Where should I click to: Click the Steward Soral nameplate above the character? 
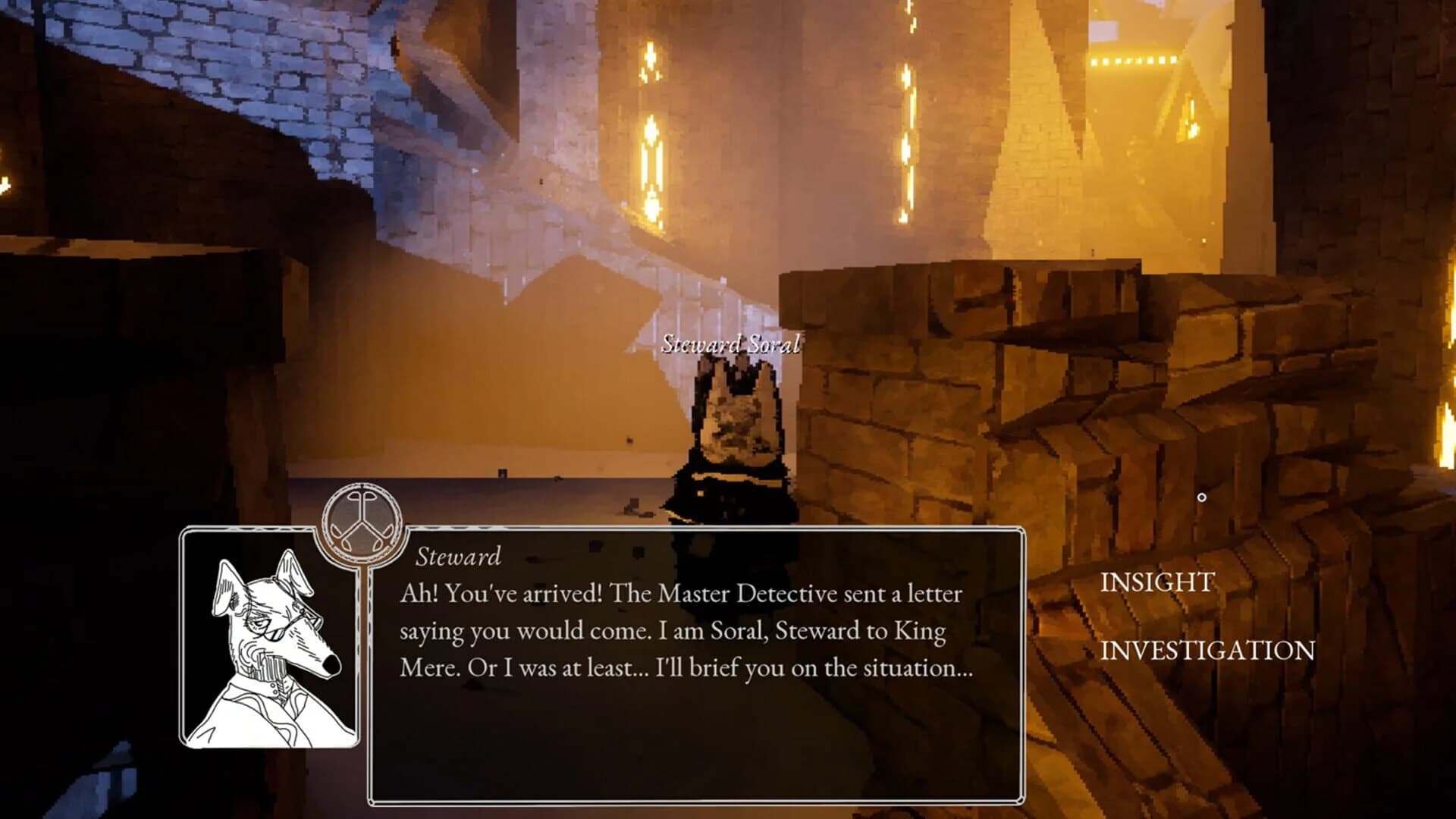click(730, 346)
